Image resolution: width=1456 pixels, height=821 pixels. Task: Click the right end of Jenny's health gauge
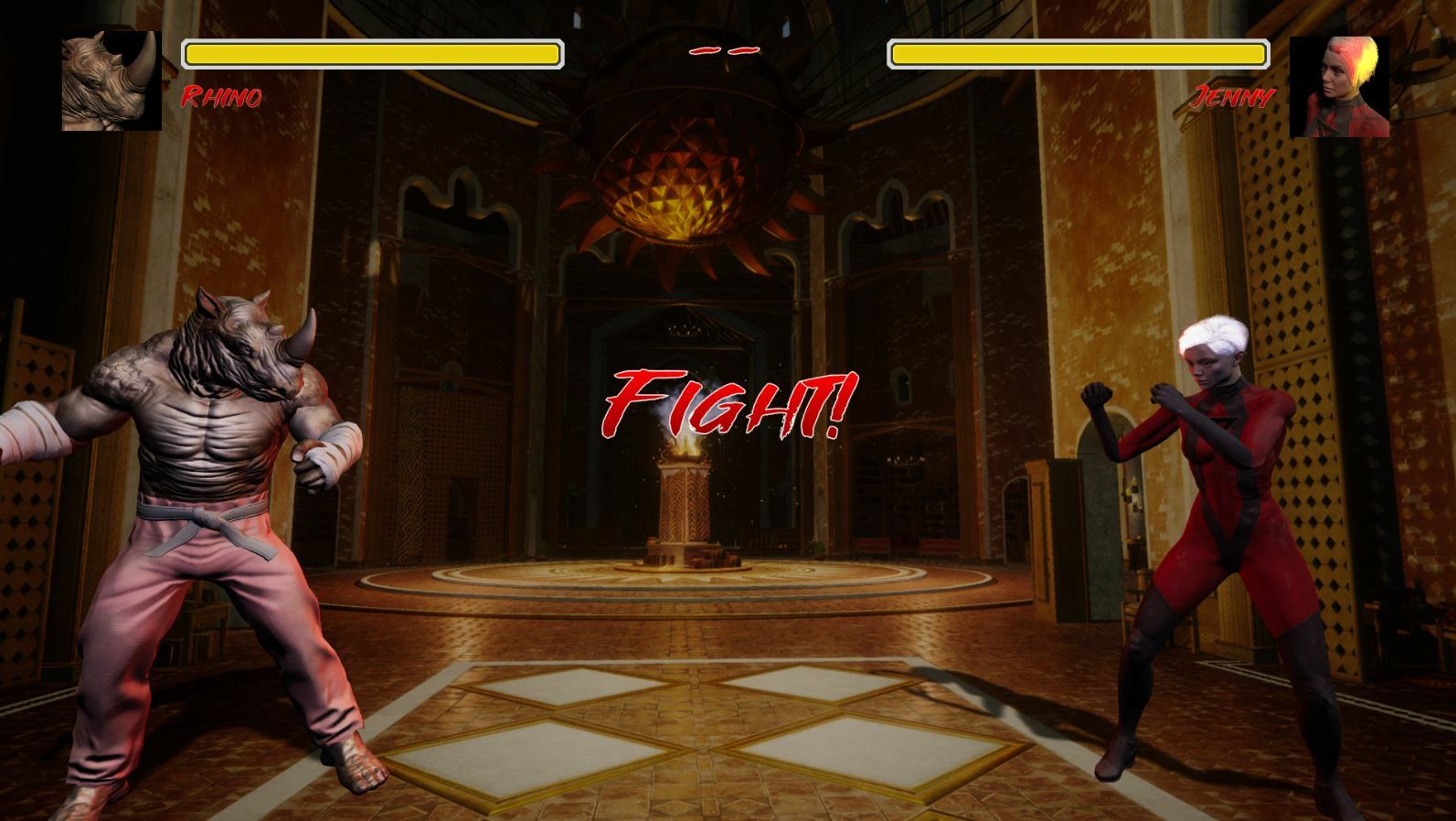[1257, 53]
